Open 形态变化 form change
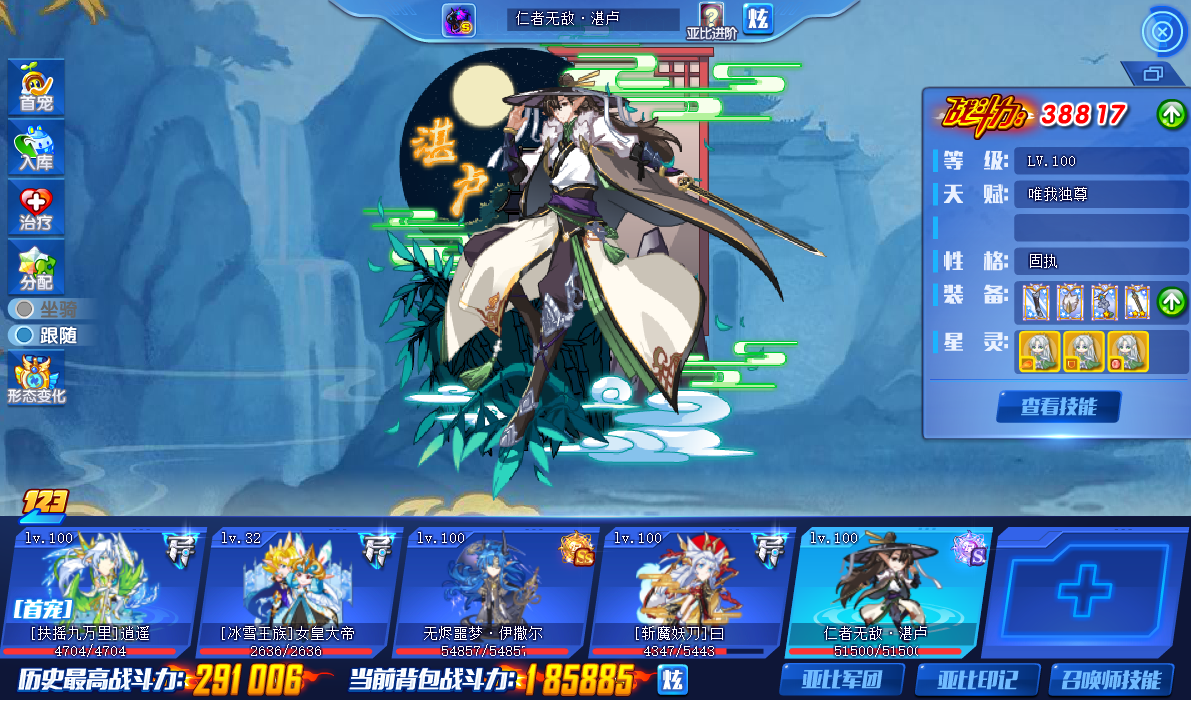The height and width of the screenshot is (701, 1191). tap(36, 378)
